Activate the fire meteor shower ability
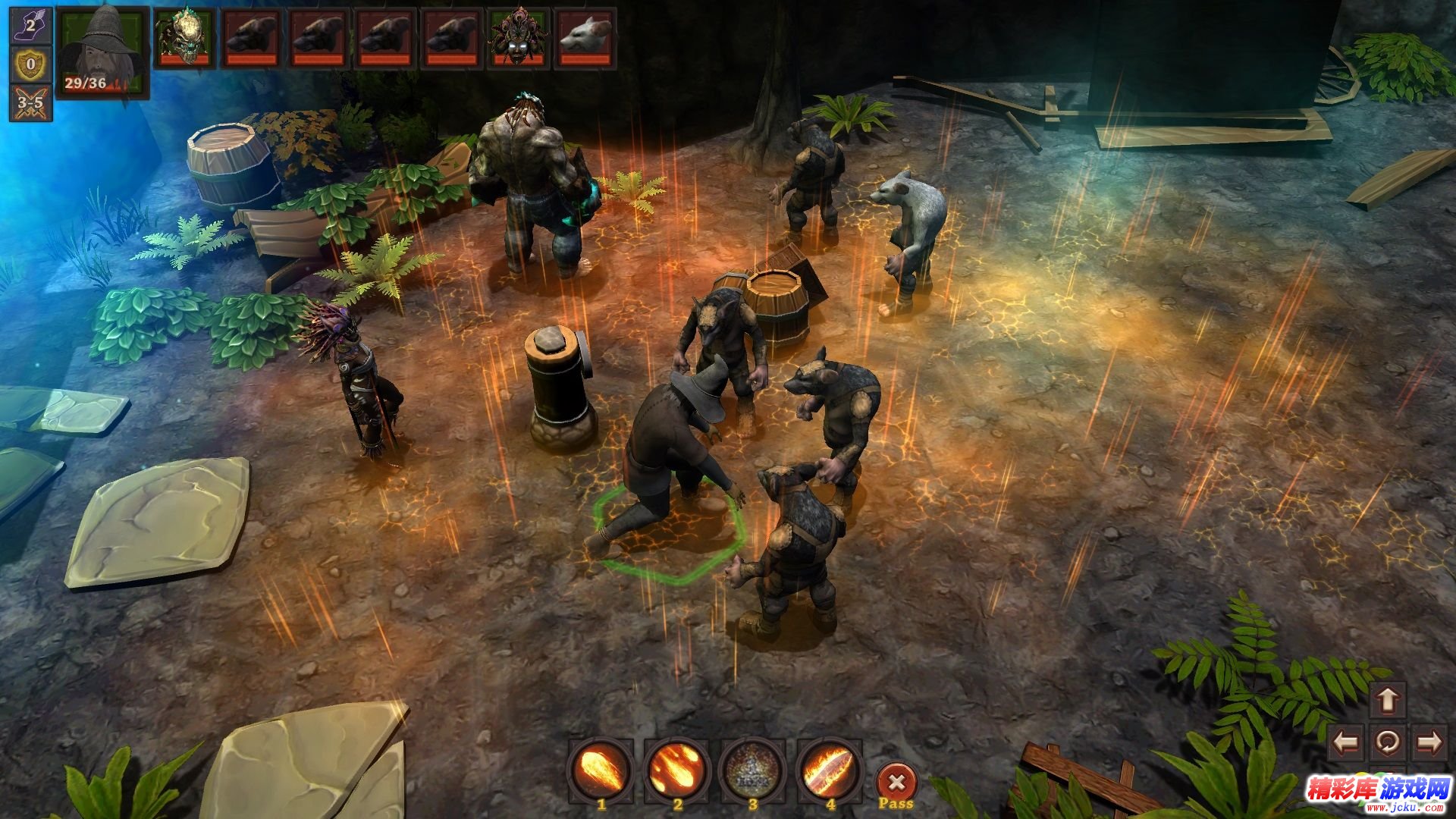Viewport: 1456px width, 819px height. click(x=677, y=768)
